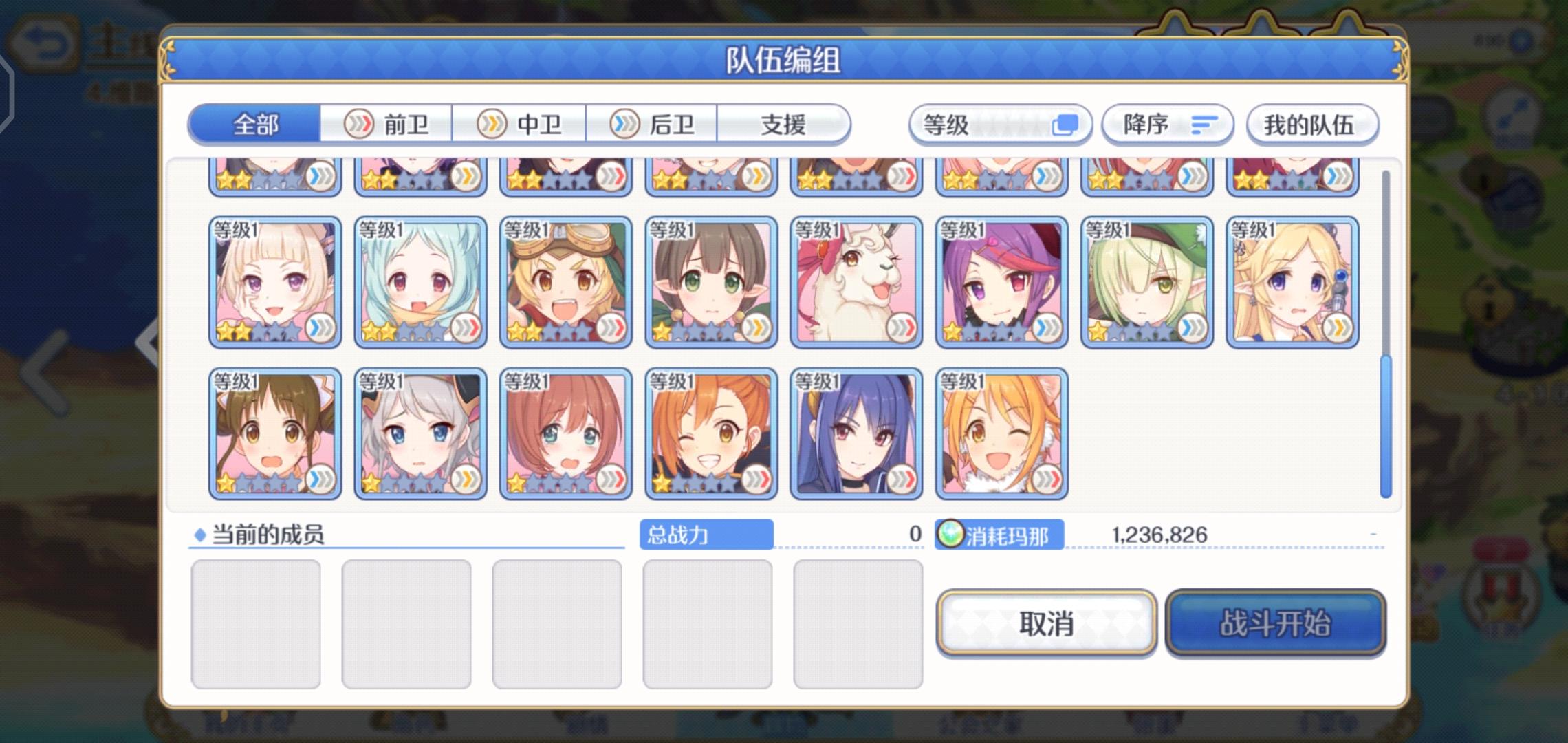1568x743 pixels.
Task: Switch to the 支援 tab
Action: click(x=782, y=125)
